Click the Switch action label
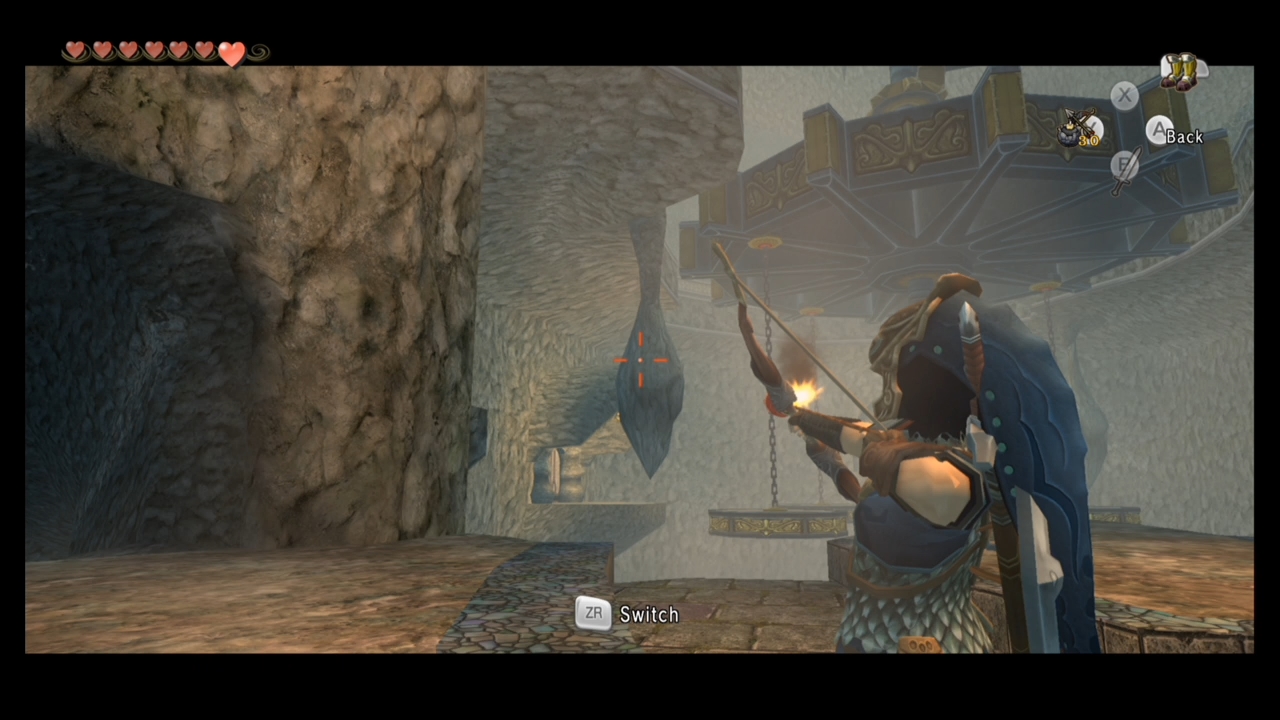Viewport: 1280px width, 720px height. pos(649,614)
